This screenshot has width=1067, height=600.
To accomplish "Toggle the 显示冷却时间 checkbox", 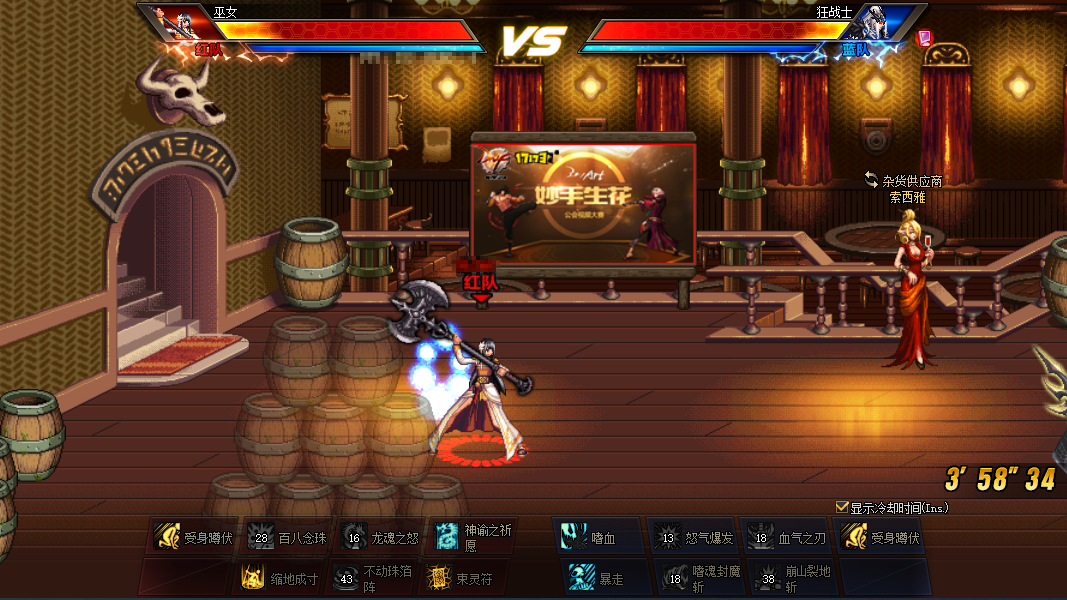I will click(x=842, y=507).
